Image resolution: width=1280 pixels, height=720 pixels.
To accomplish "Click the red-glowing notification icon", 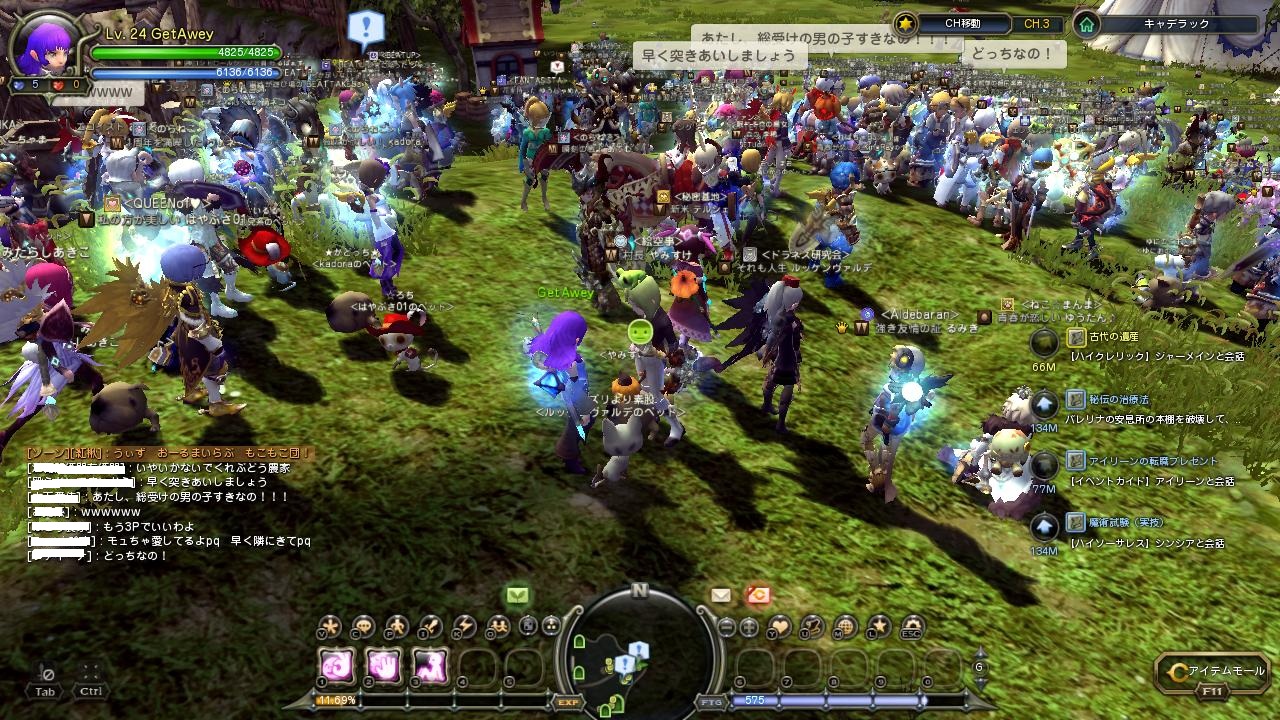I will (x=757, y=595).
